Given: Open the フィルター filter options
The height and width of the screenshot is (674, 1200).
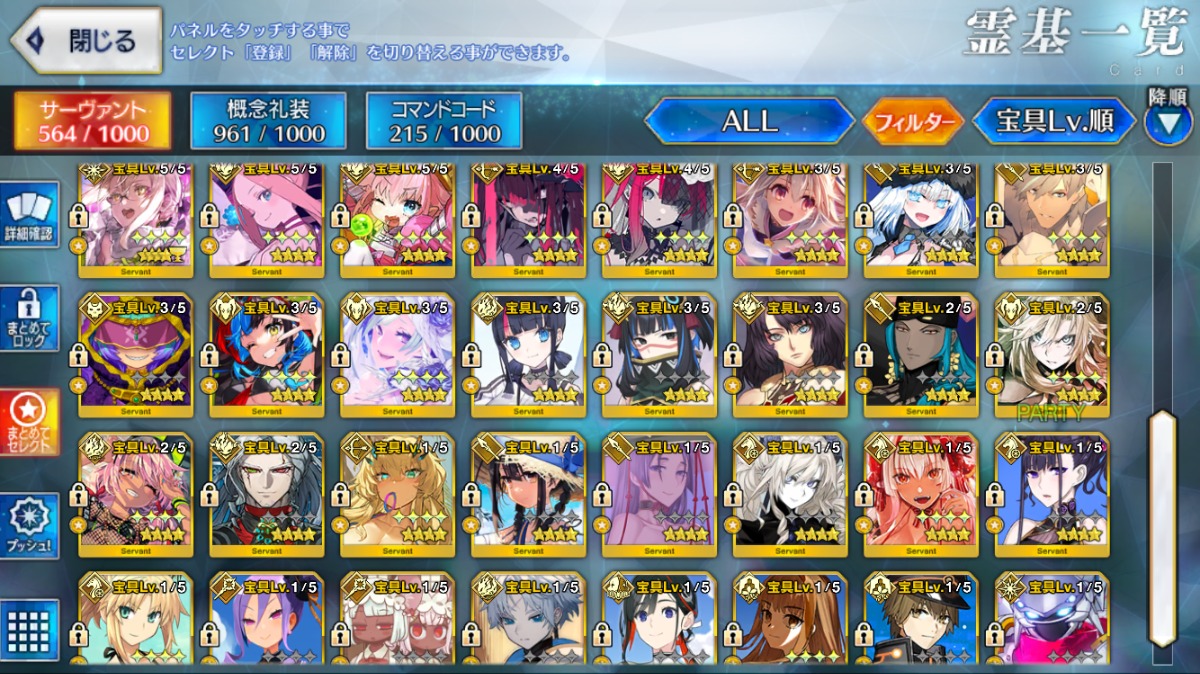Looking at the screenshot, I should click(912, 122).
